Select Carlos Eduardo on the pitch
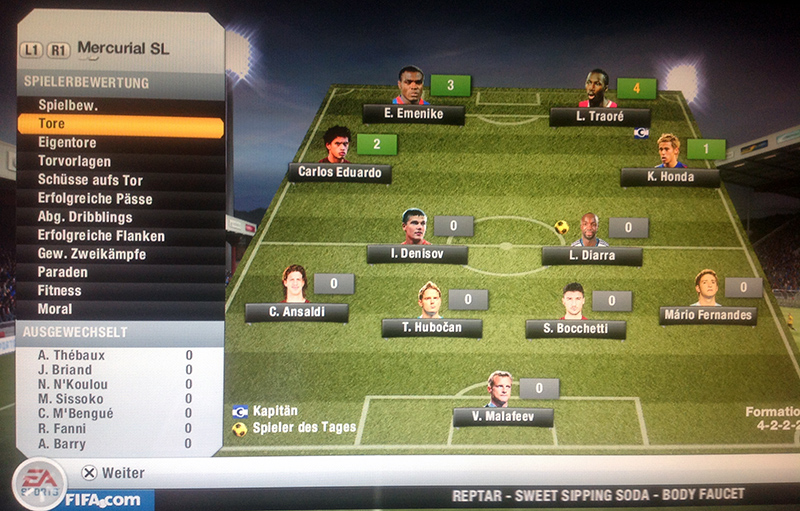Viewport: 800px width, 511px height. [x=339, y=173]
